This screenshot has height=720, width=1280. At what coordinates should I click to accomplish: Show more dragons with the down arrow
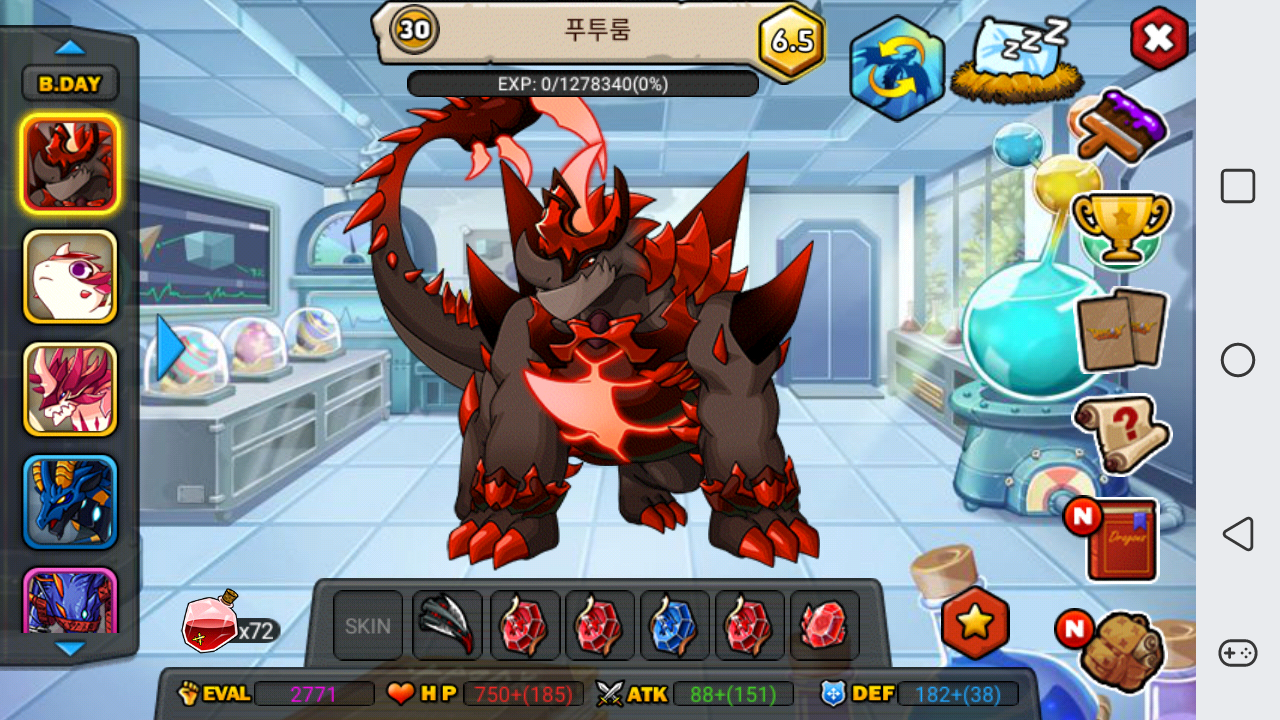click(x=70, y=649)
